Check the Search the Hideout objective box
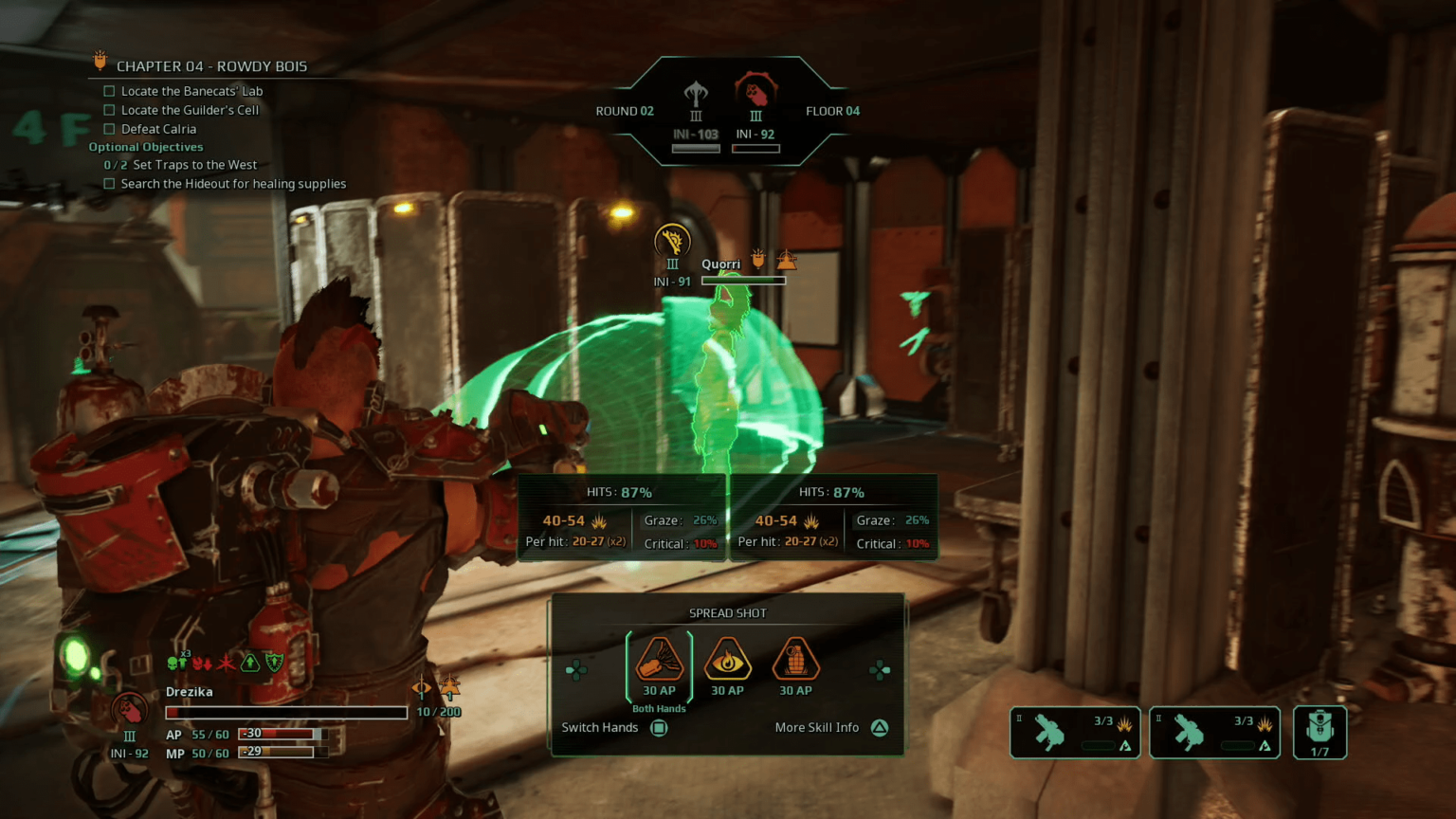Screen dimensions: 1456x819 pos(109,183)
